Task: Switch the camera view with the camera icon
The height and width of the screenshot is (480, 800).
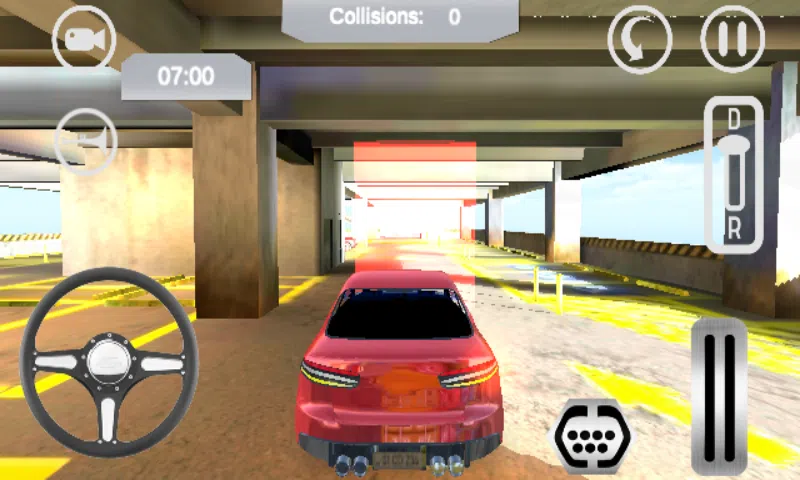Action: (x=84, y=38)
